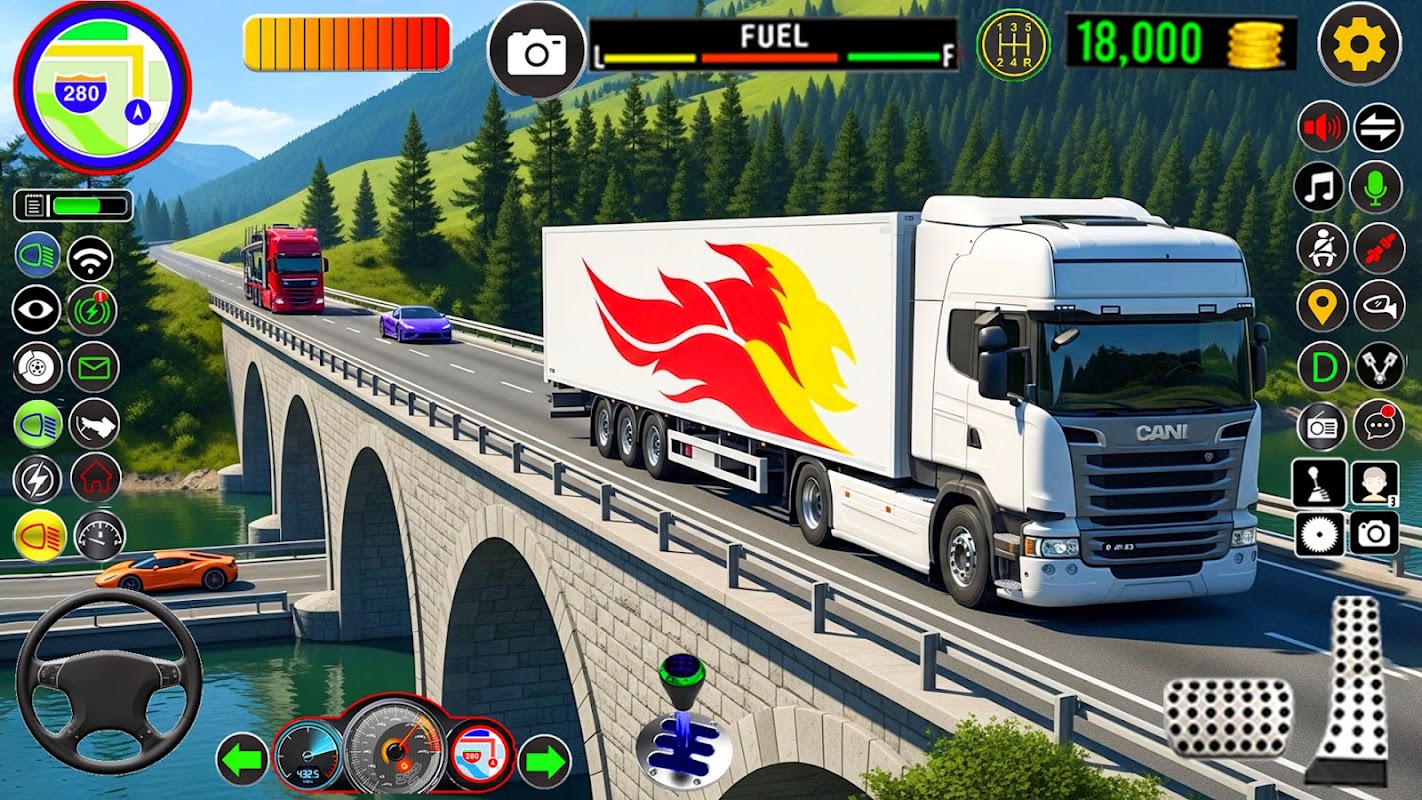The width and height of the screenshot is (1422, 800).
Task: Open the yellow location pin icon
Action: click(x=1322, y=306)
